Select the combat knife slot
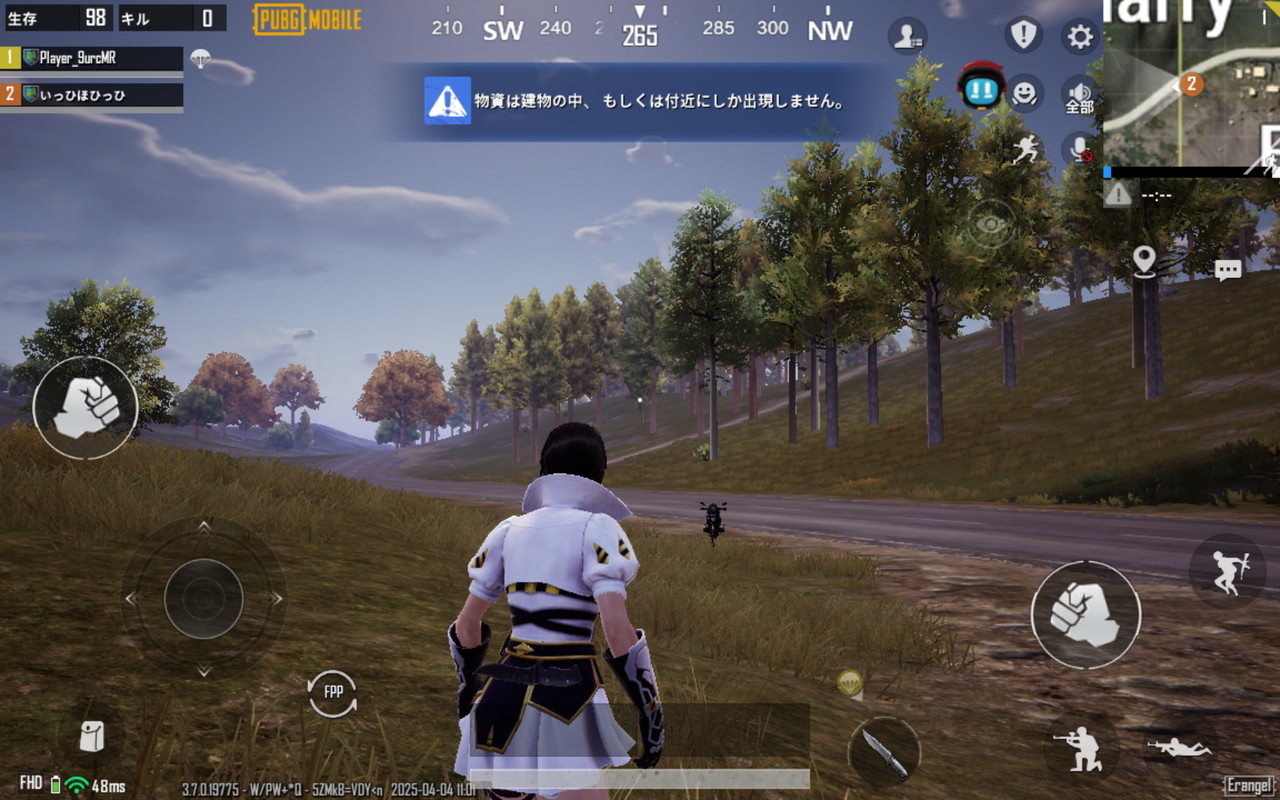Image resolution: width=1280 pixels, height=800 pixels. [885, 752]
